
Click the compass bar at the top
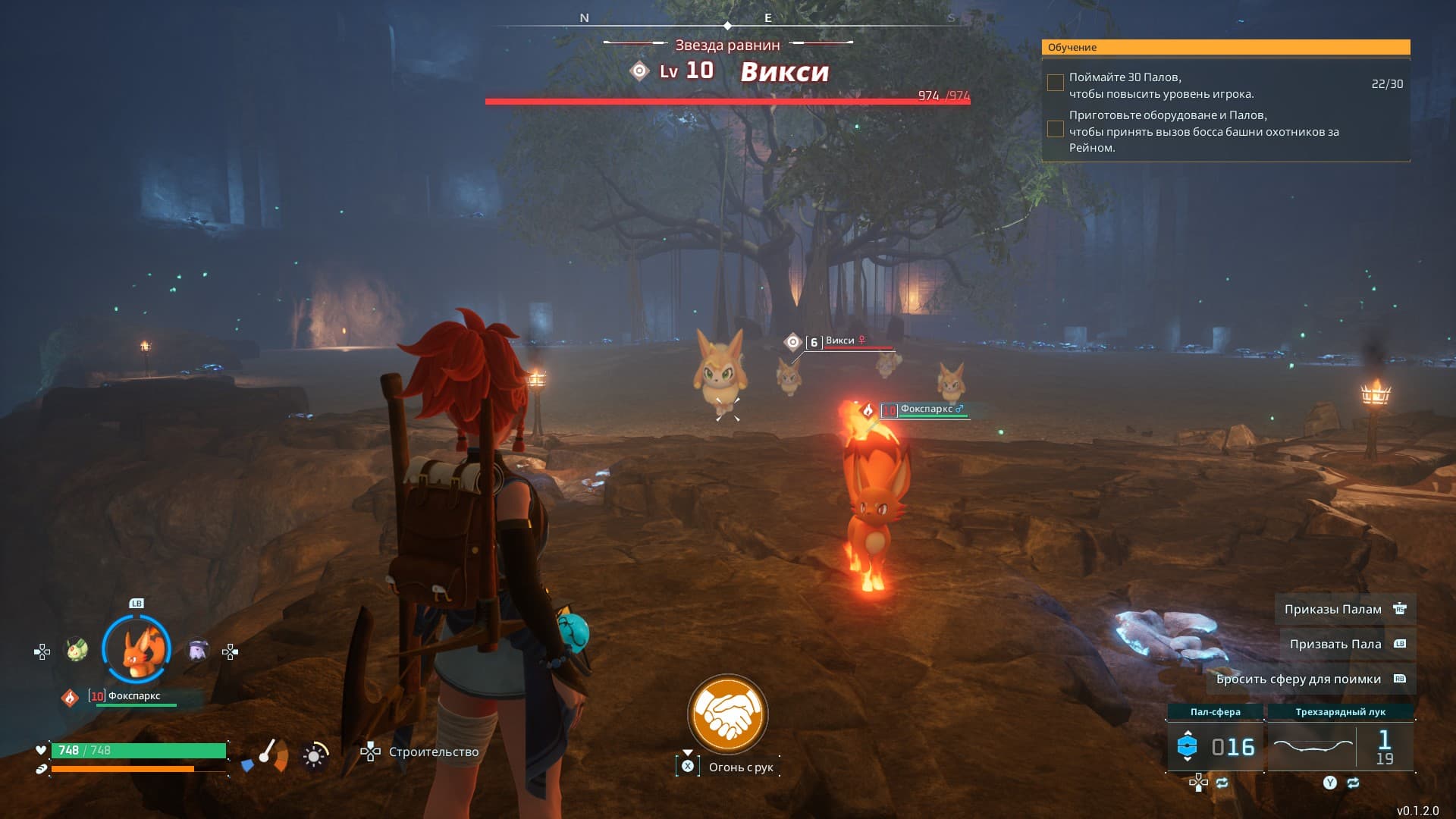[x=728, y=23]
